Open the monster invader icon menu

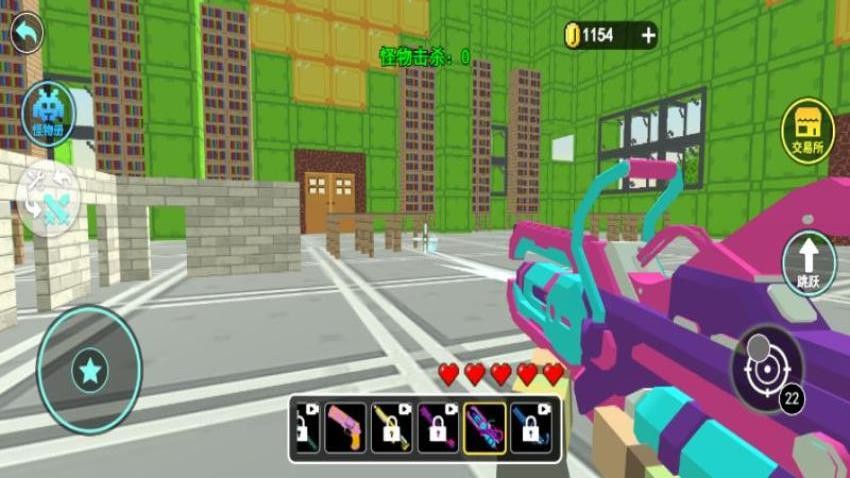[x=47, y=112]
